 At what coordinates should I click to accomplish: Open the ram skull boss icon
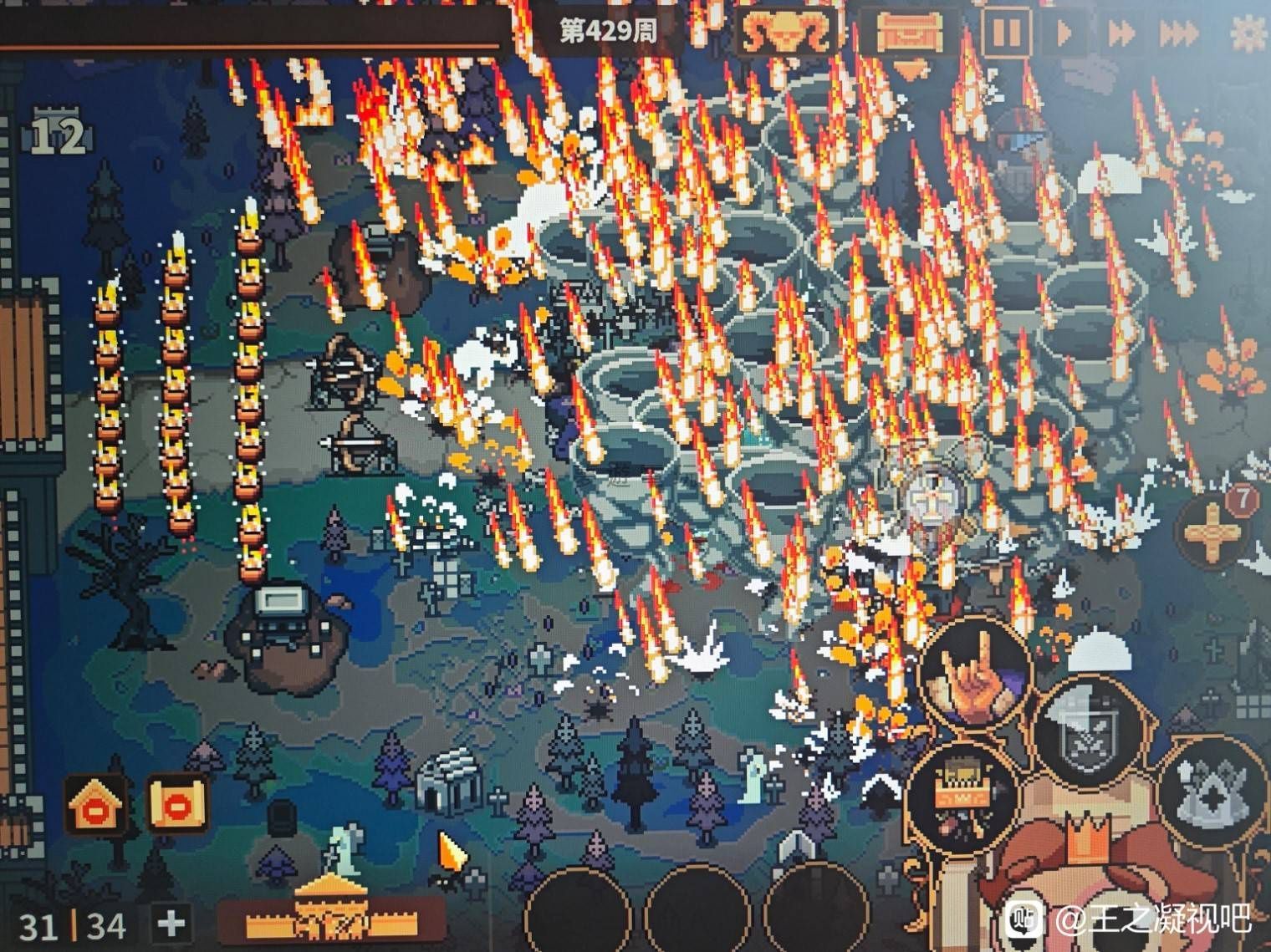tap(786, 33)
